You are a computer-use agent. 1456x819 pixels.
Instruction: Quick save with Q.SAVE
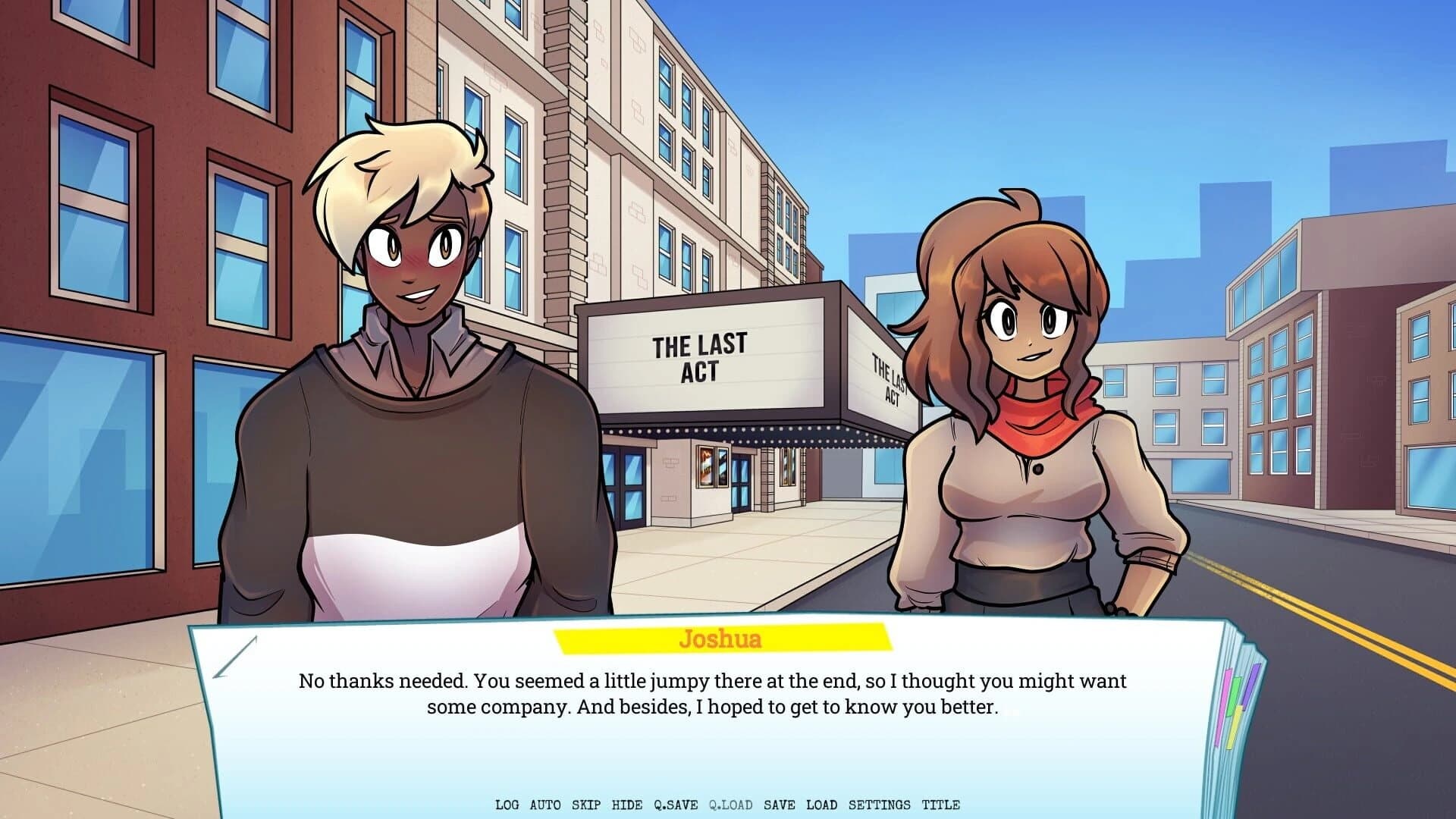point(675,805)
